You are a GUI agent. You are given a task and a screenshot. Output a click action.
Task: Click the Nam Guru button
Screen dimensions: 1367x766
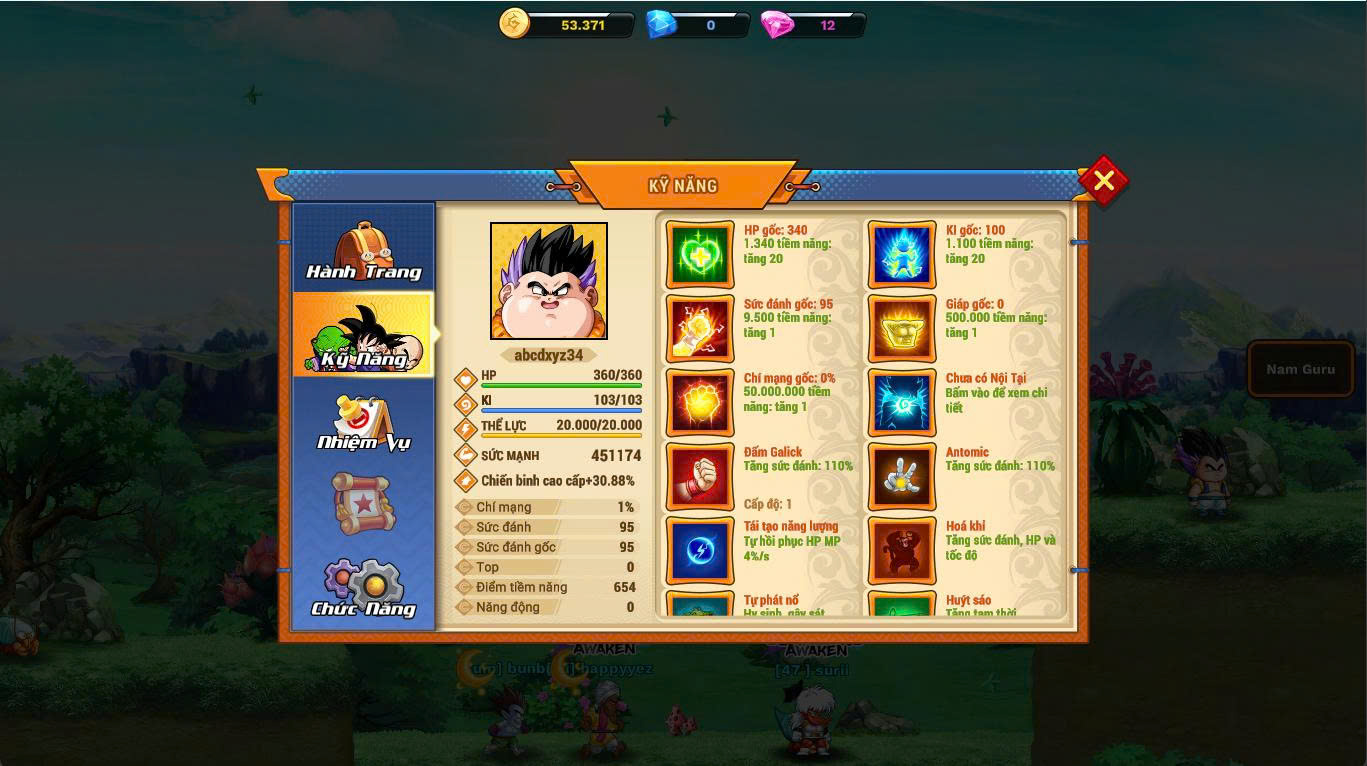pos(1300,369)
